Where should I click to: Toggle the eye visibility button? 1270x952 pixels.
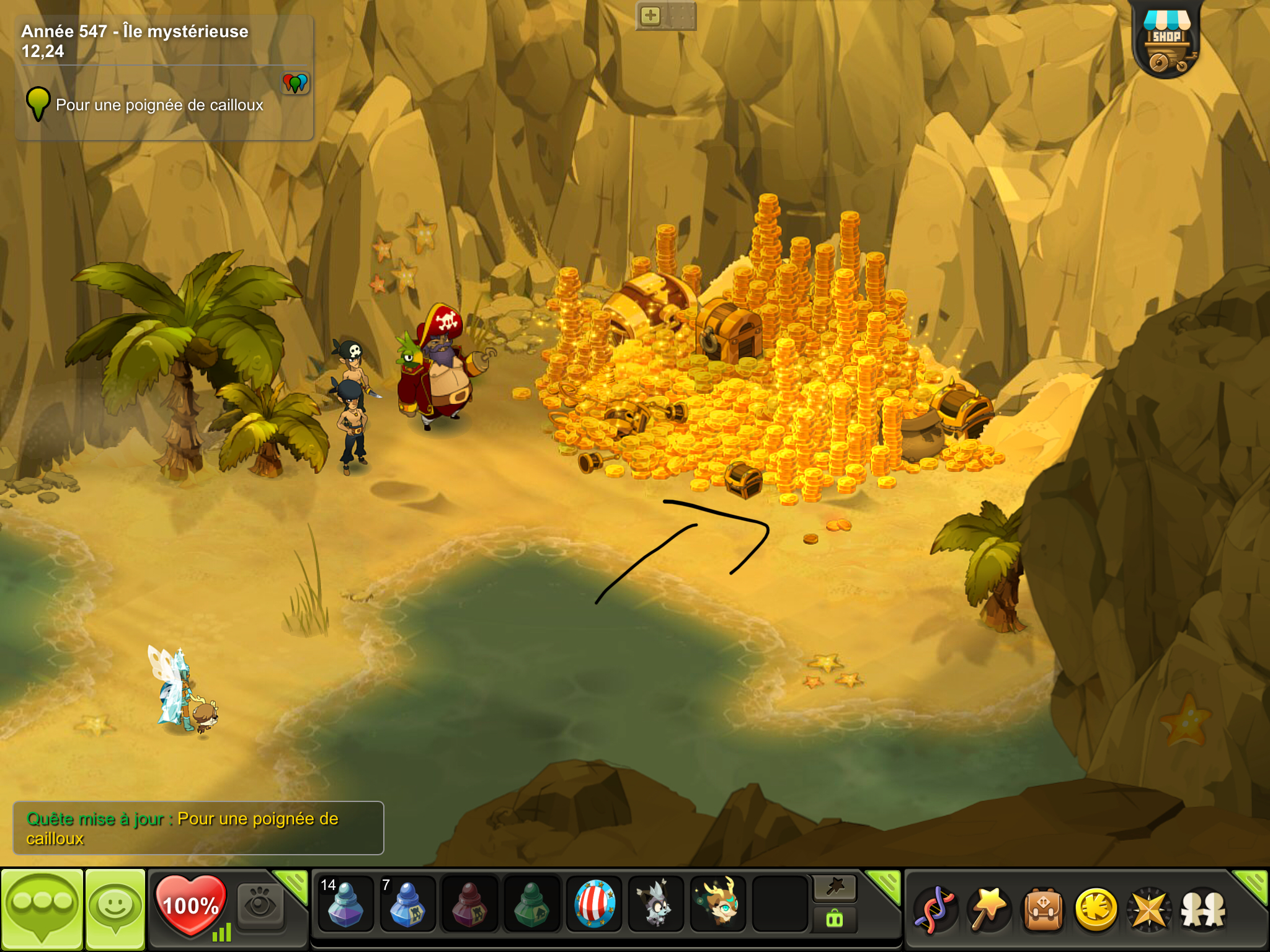pyautogui.click(x=260, y=907)
